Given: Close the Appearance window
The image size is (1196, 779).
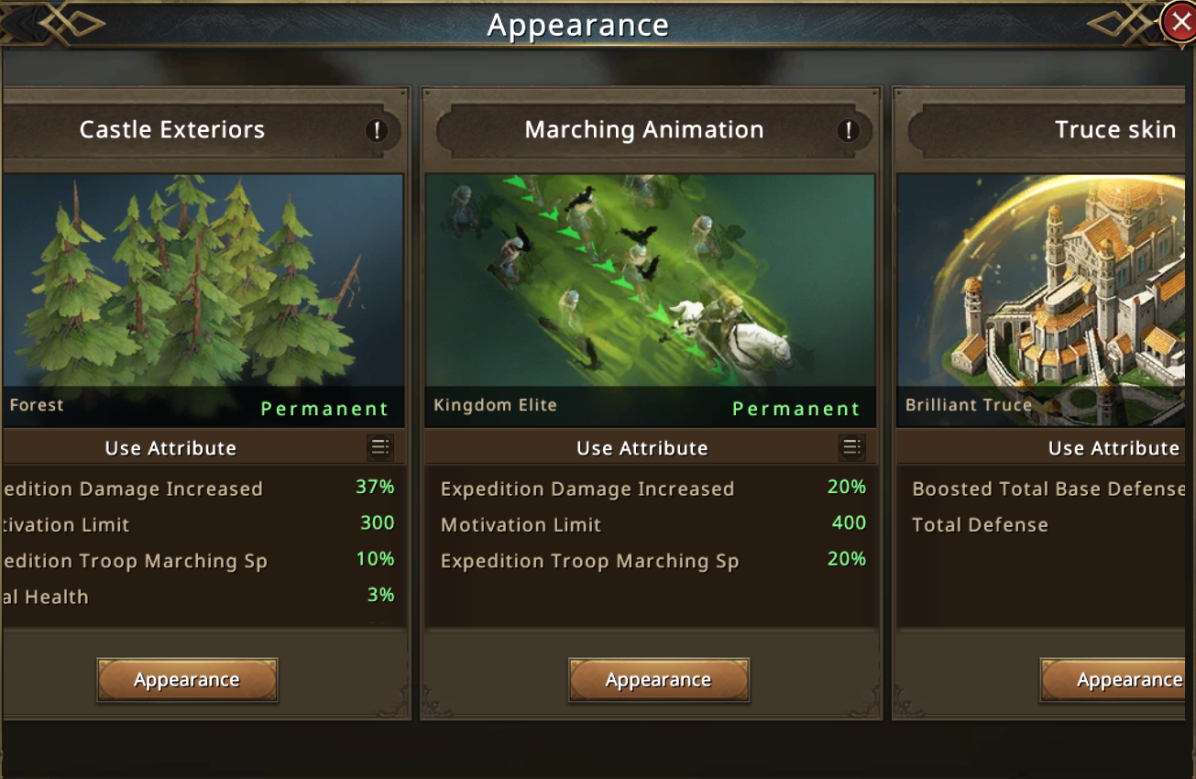Looking at the screenshot, I should click(x=1180, y=22).
